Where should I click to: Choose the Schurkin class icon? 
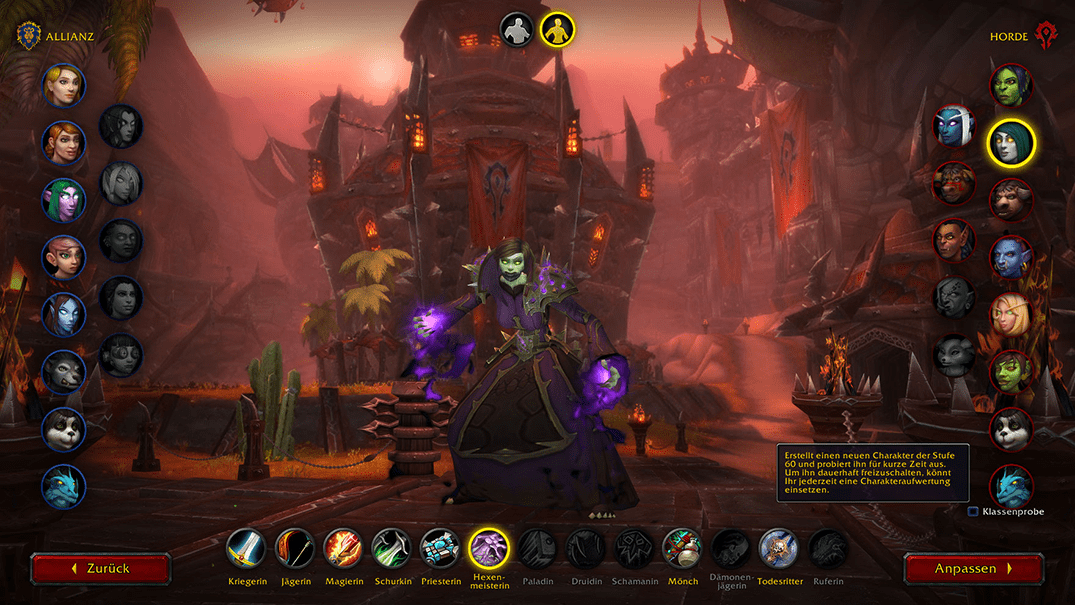[391, 548]
